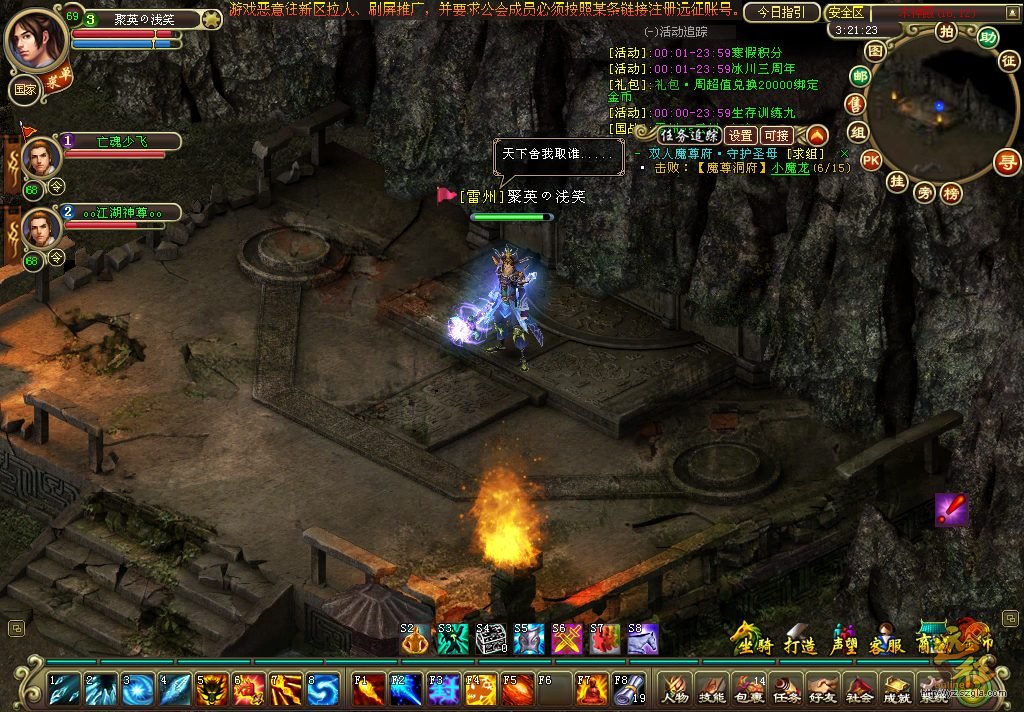Open the 打造 crafting menu
This screenshot has width=1024, height=712.
(x=799, y=641)
